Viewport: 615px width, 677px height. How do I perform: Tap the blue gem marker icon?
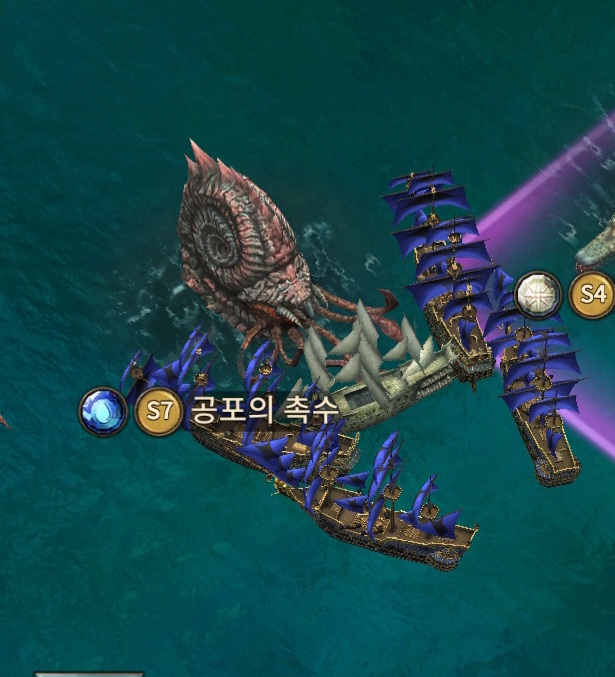tap(104, 412)
